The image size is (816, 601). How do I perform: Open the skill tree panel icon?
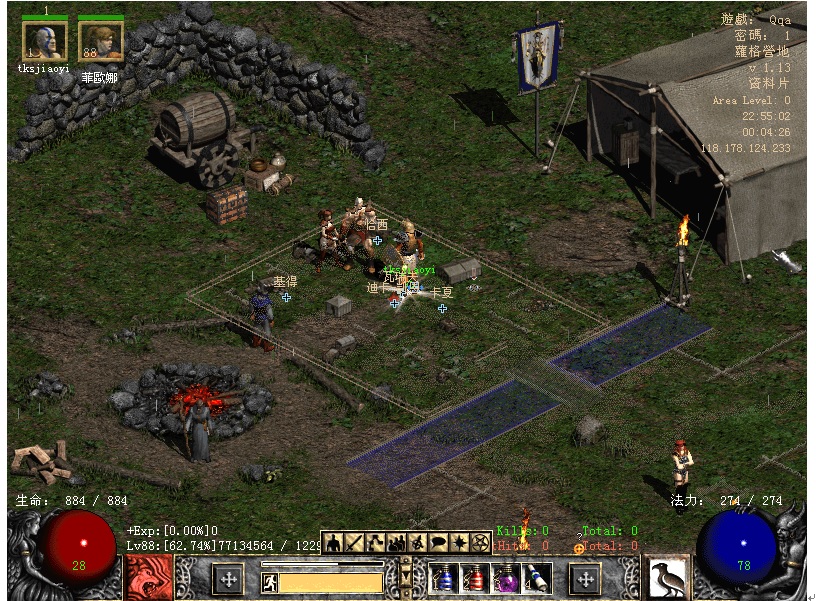(x=372, y=543)
